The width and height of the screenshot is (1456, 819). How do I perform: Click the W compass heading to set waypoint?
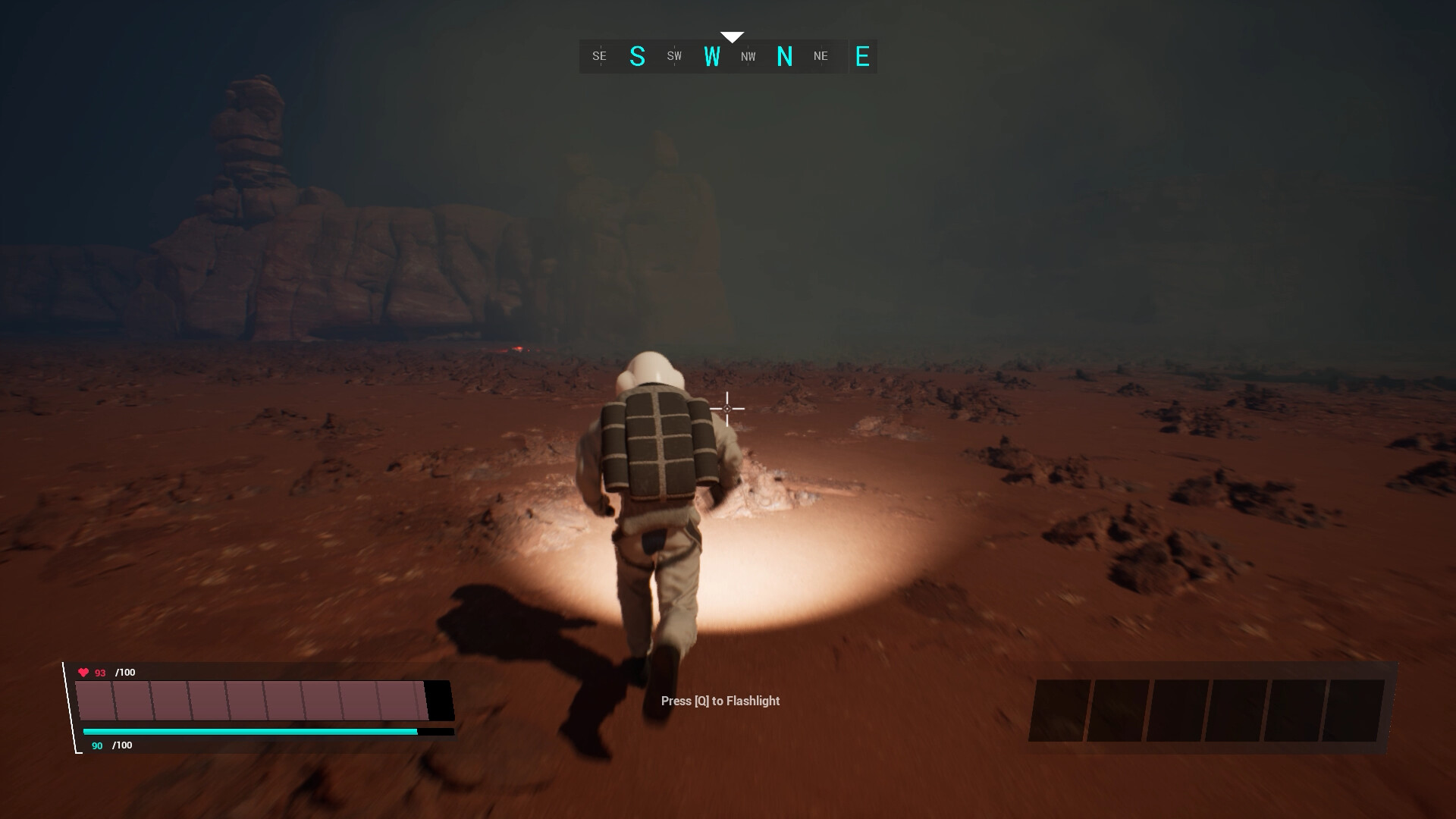tap(712, 55)
